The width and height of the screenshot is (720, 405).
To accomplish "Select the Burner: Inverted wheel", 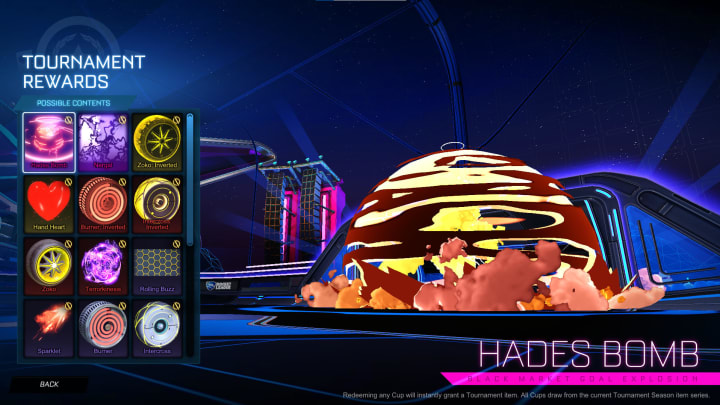I will tap(102, 203).
